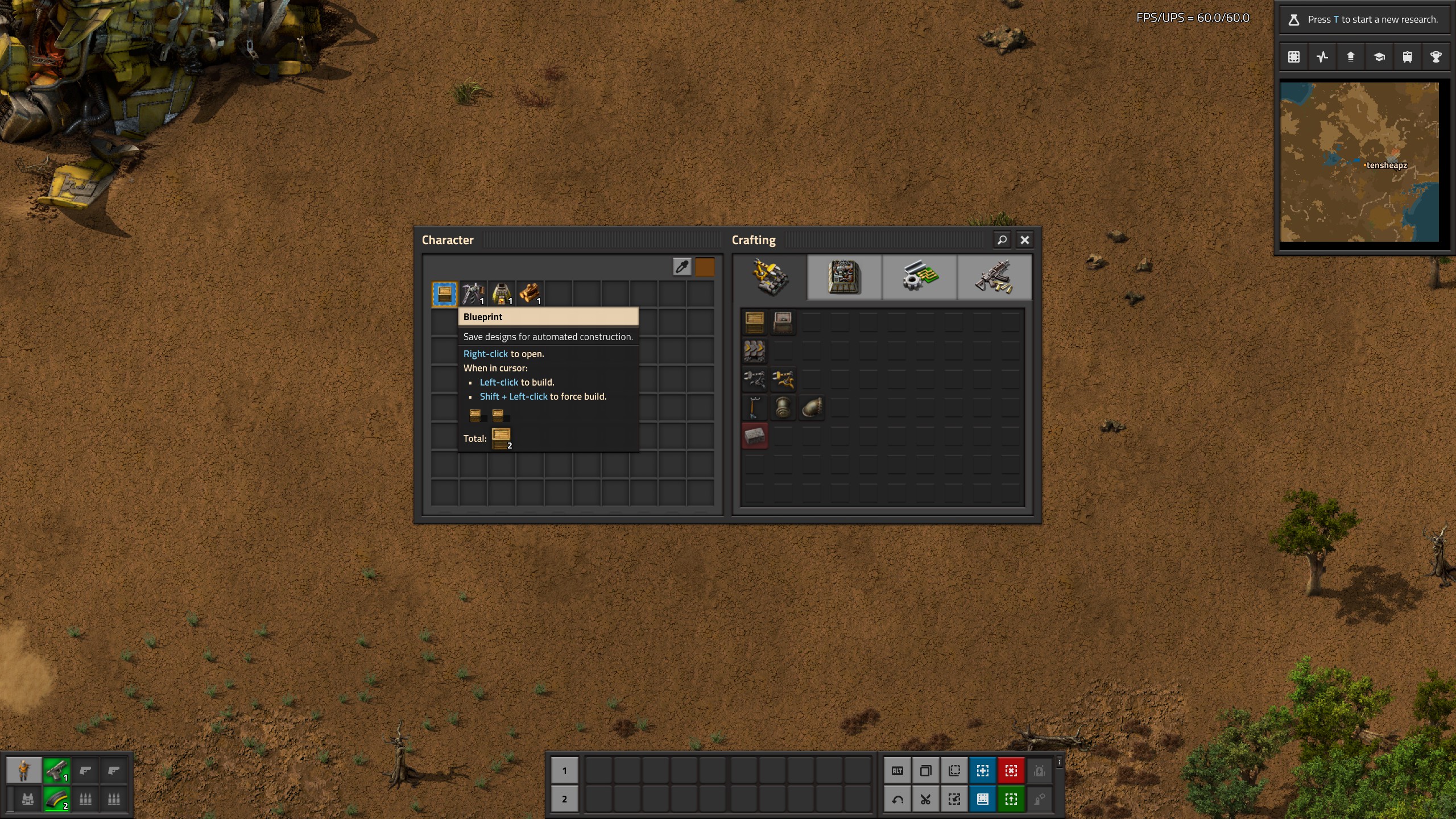Image resolution: width=1456 pixels, height=819 pixels.
Task: Select the blueprint in the inventory
Action: [x=444, y=294]
